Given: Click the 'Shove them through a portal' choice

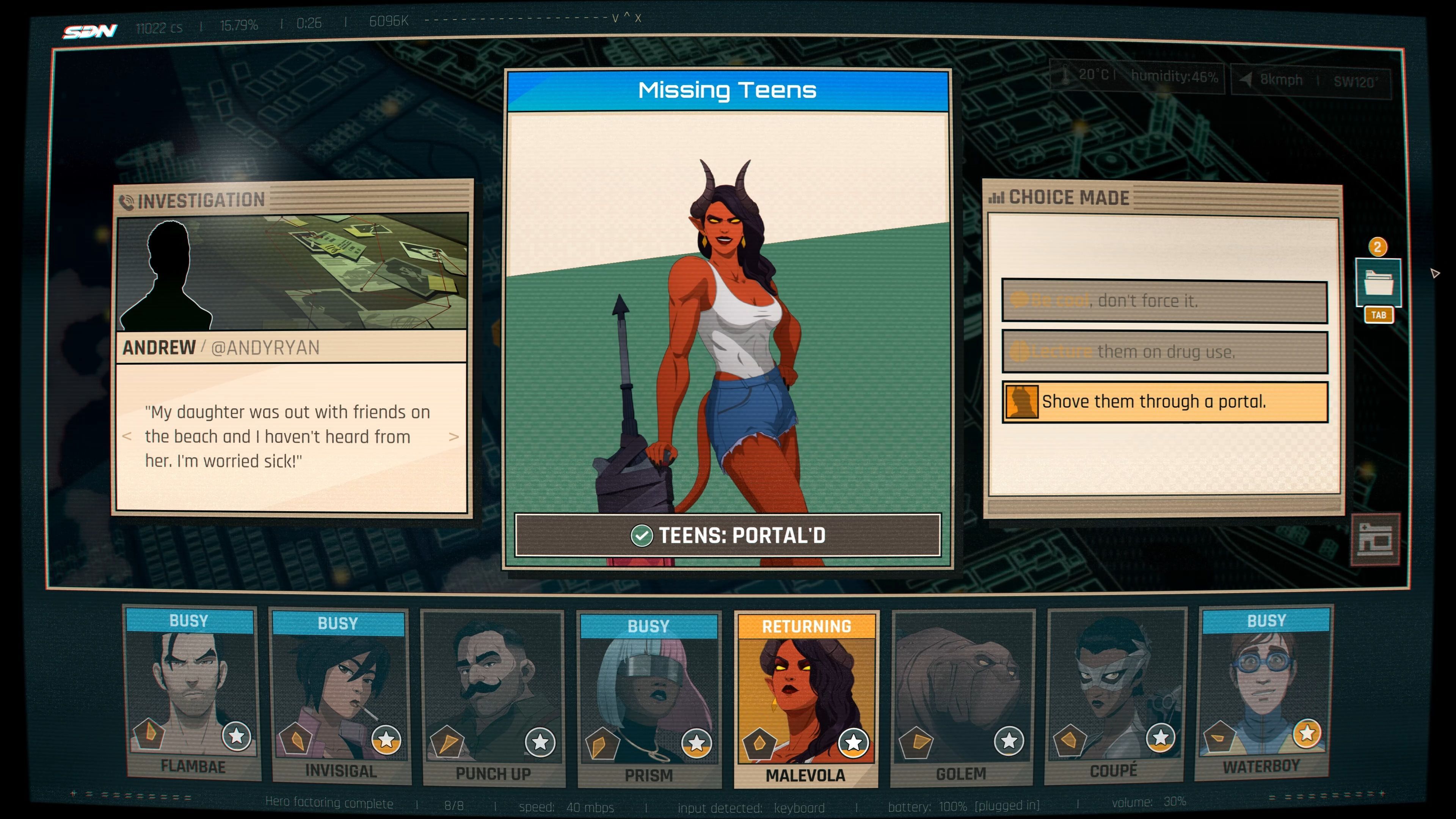Looking at the screenshot, I should [1164, 402].
